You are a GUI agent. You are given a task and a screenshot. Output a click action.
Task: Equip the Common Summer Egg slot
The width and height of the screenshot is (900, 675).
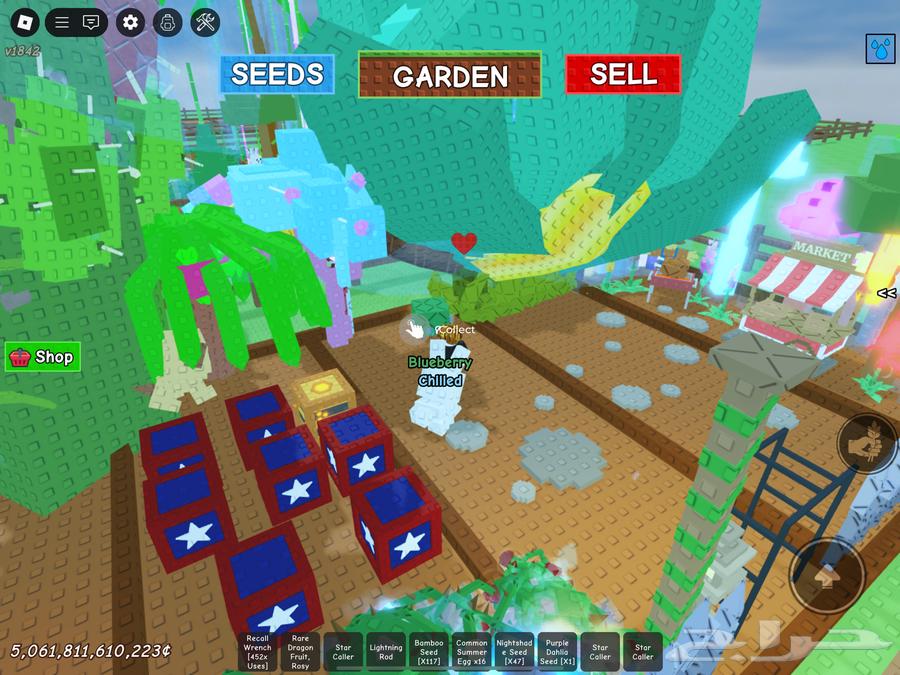tap(472, 651)
